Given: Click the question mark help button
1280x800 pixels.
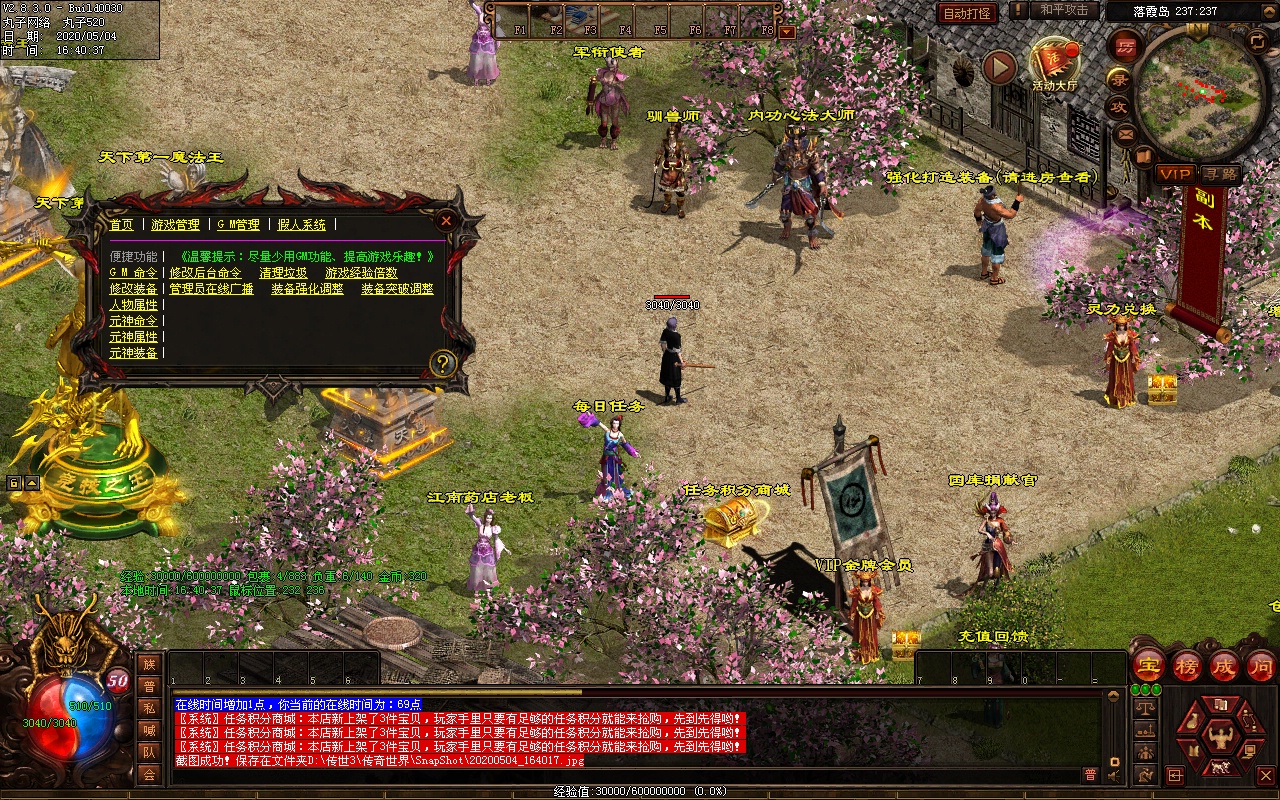Looking at the screenshot, I should (x=442, y=363).
